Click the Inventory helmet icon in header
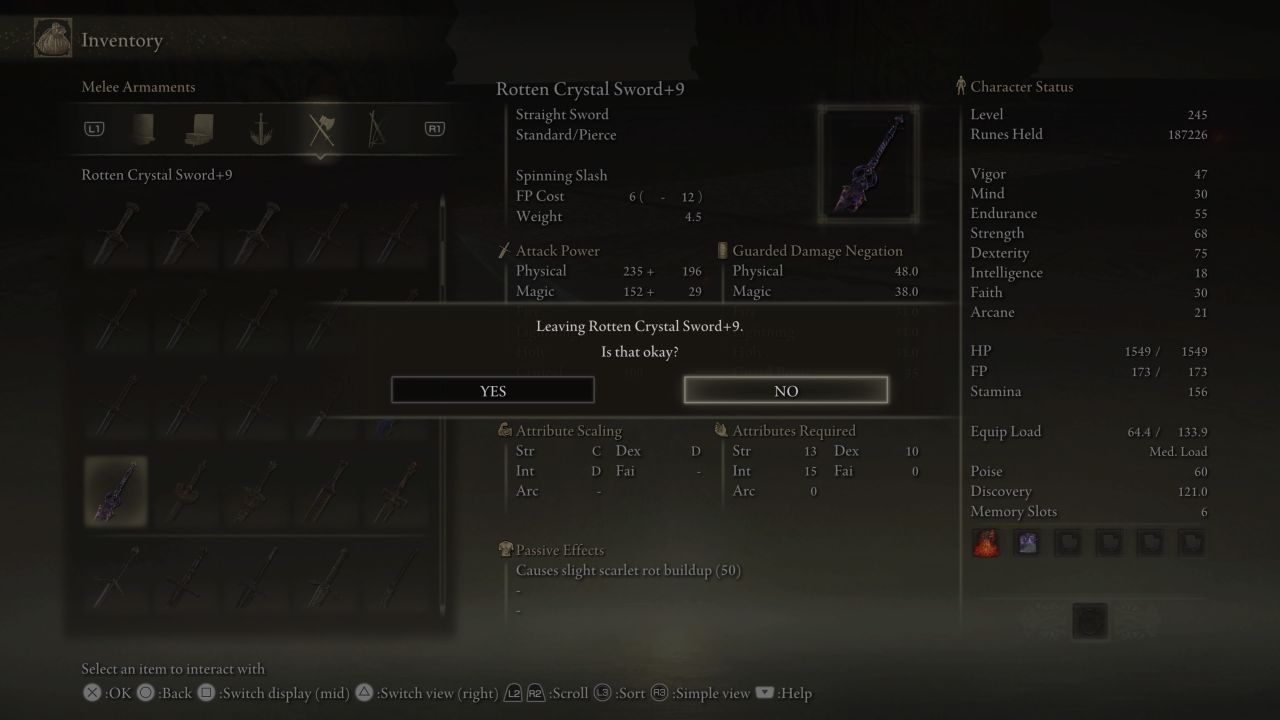The height and width of the screenshot is (720, 1280). click(51, 37)
